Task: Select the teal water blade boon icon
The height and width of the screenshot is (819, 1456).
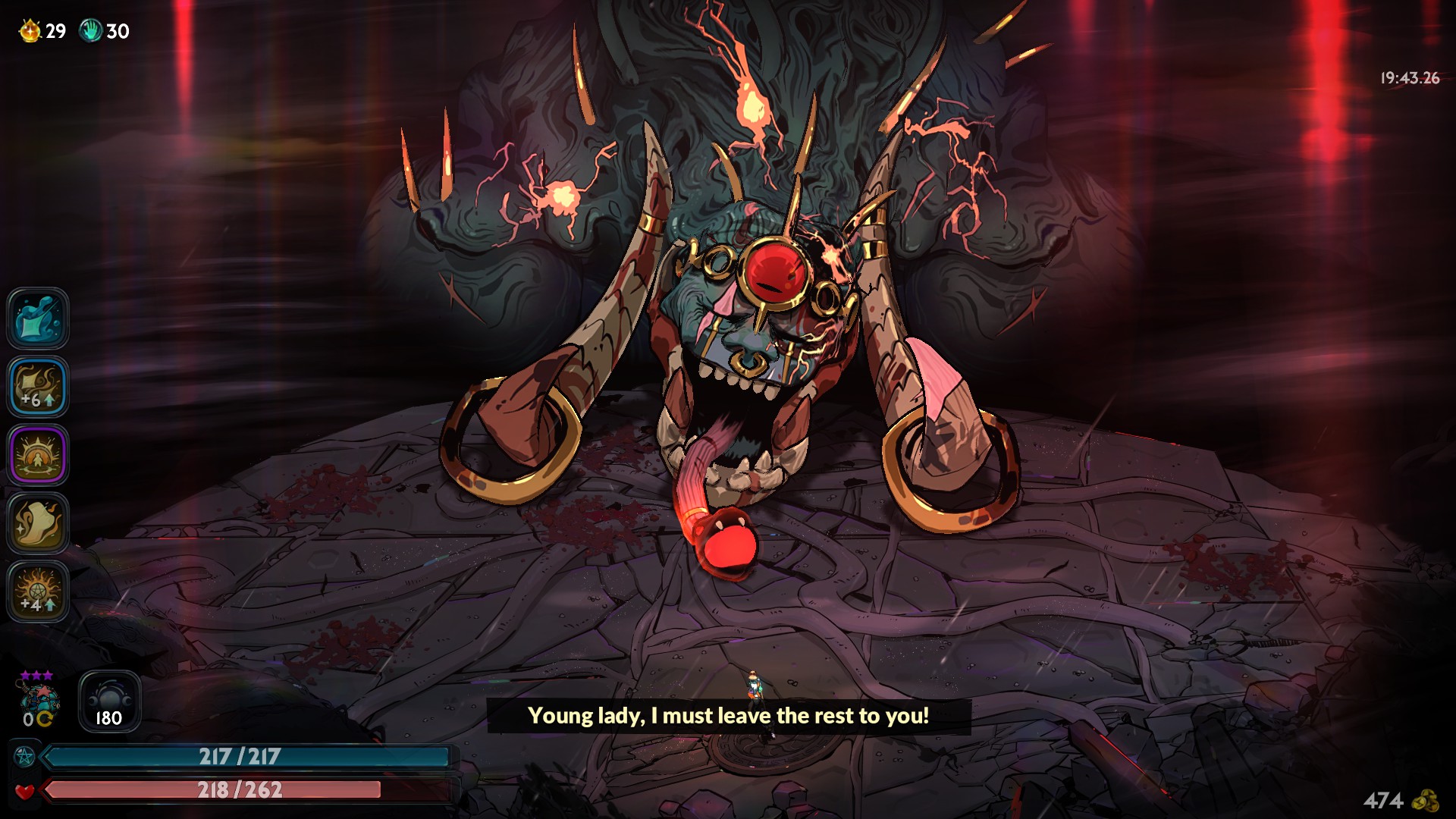Action: pyautogui.click(x=38, y=318)
